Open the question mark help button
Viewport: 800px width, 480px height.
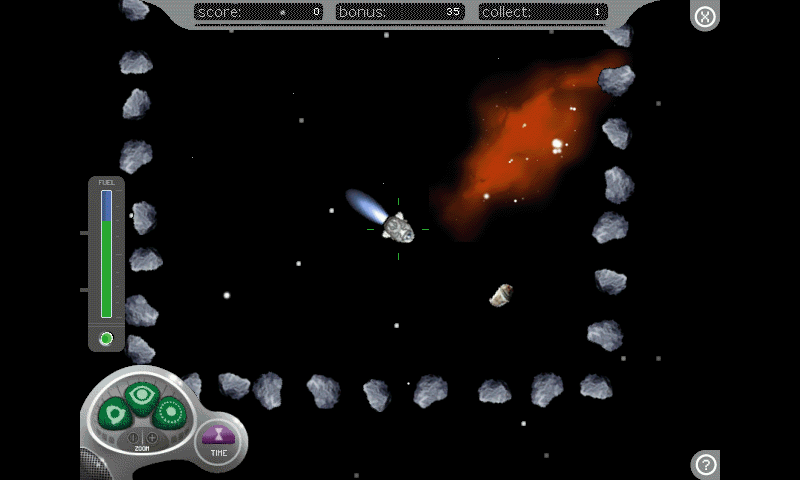click(705, 464)
